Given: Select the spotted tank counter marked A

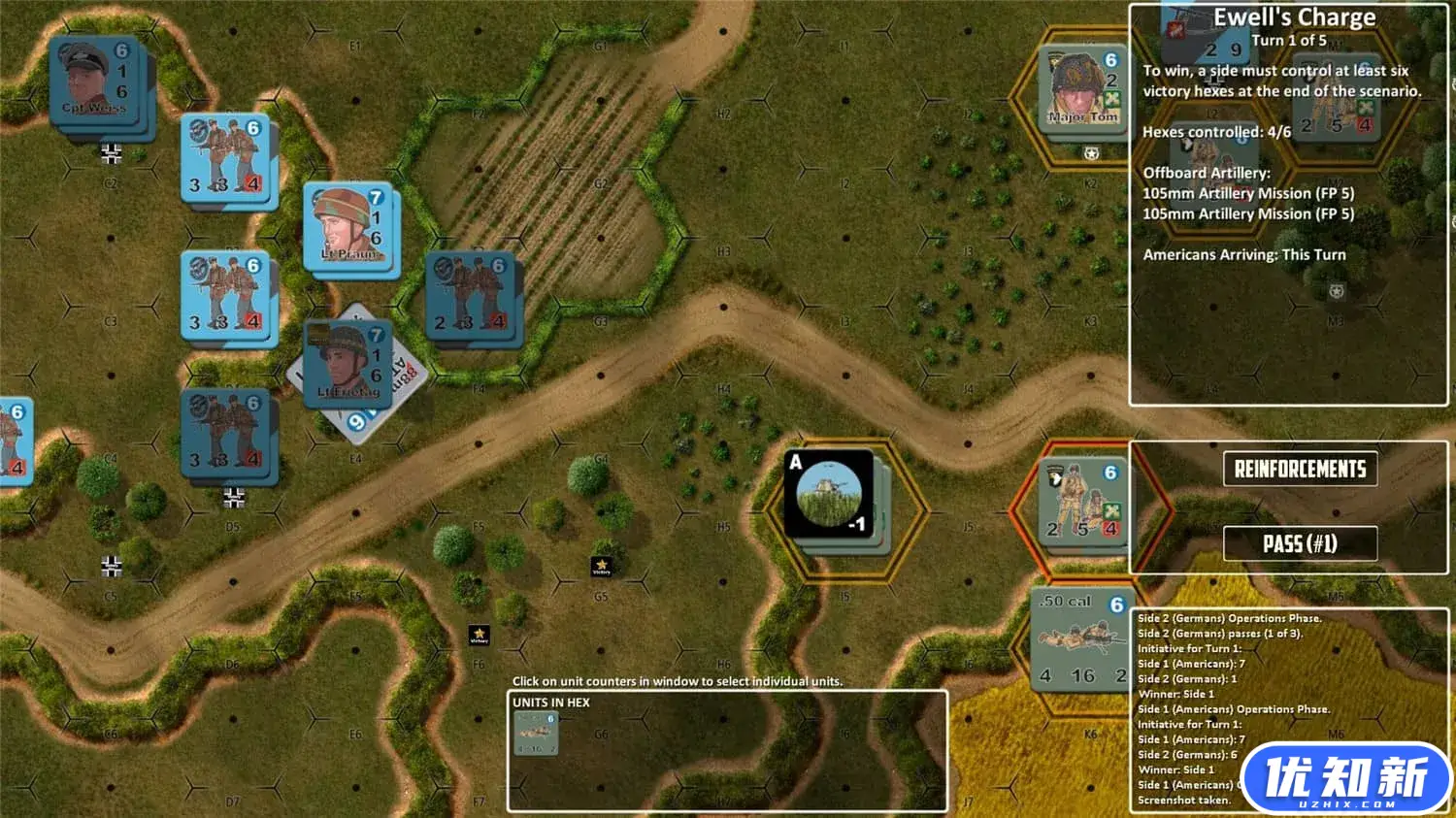Looking at the screenshot, I should (830, 495).
